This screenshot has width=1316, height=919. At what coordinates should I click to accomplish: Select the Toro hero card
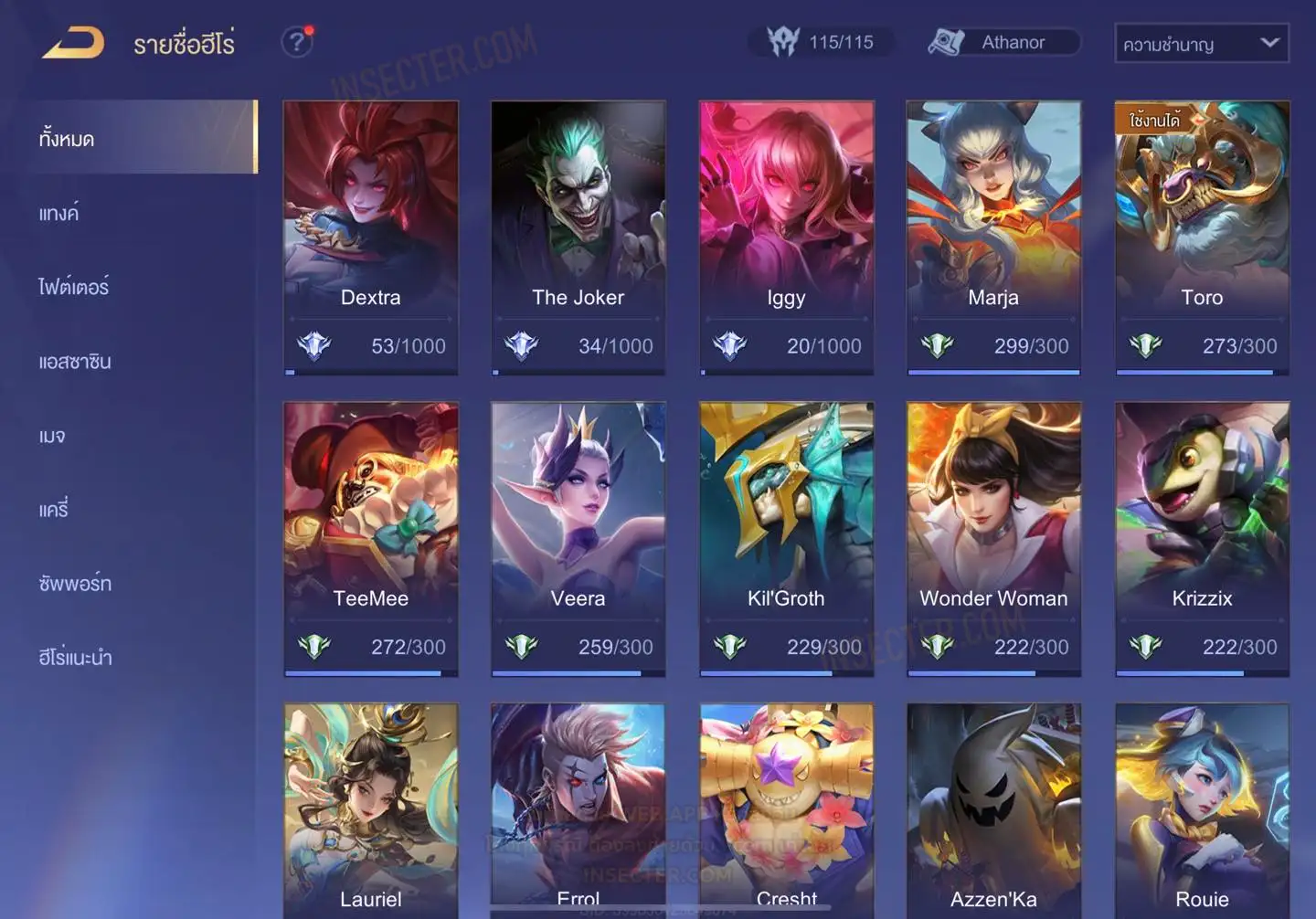pyautogui.click(x=1202, y=238)
